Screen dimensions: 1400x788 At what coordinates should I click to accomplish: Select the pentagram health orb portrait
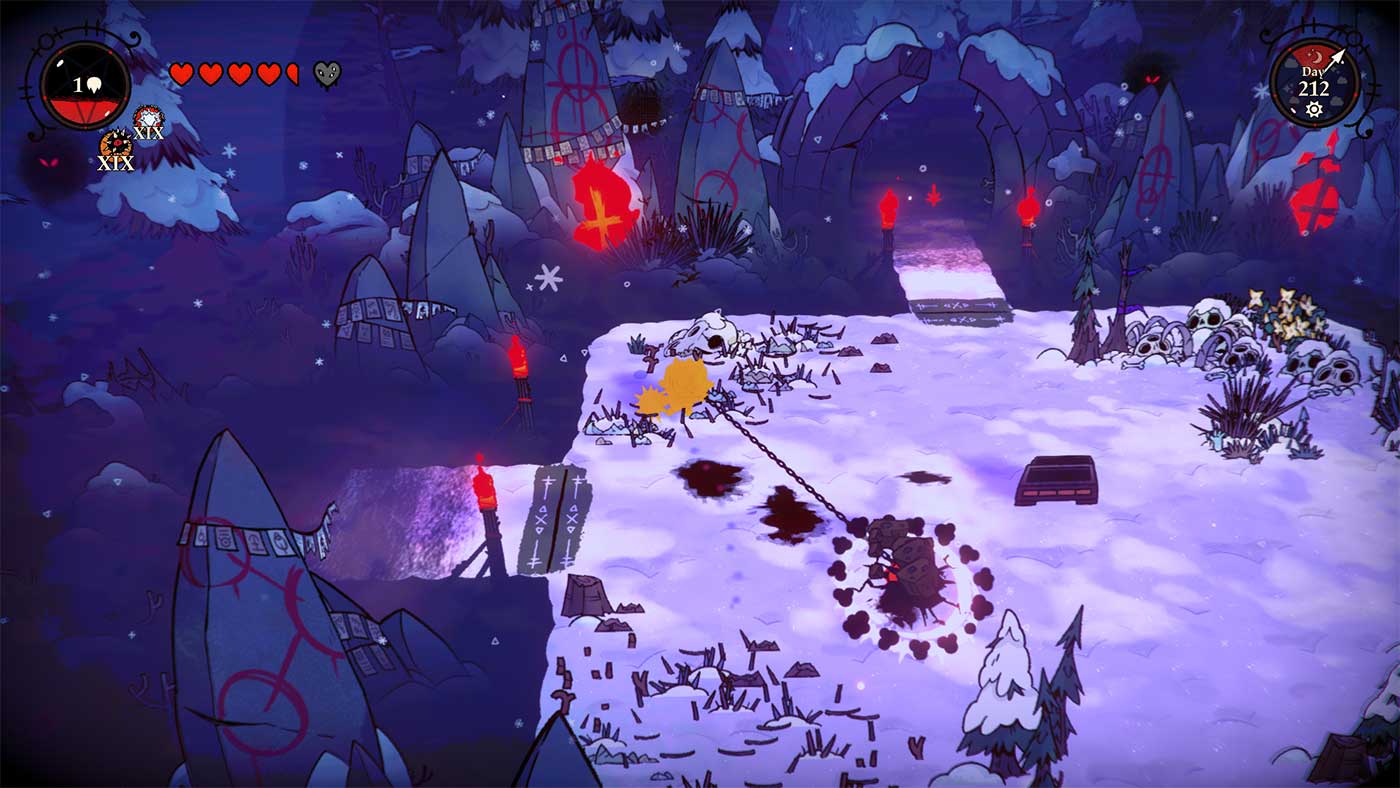[86, 86]
